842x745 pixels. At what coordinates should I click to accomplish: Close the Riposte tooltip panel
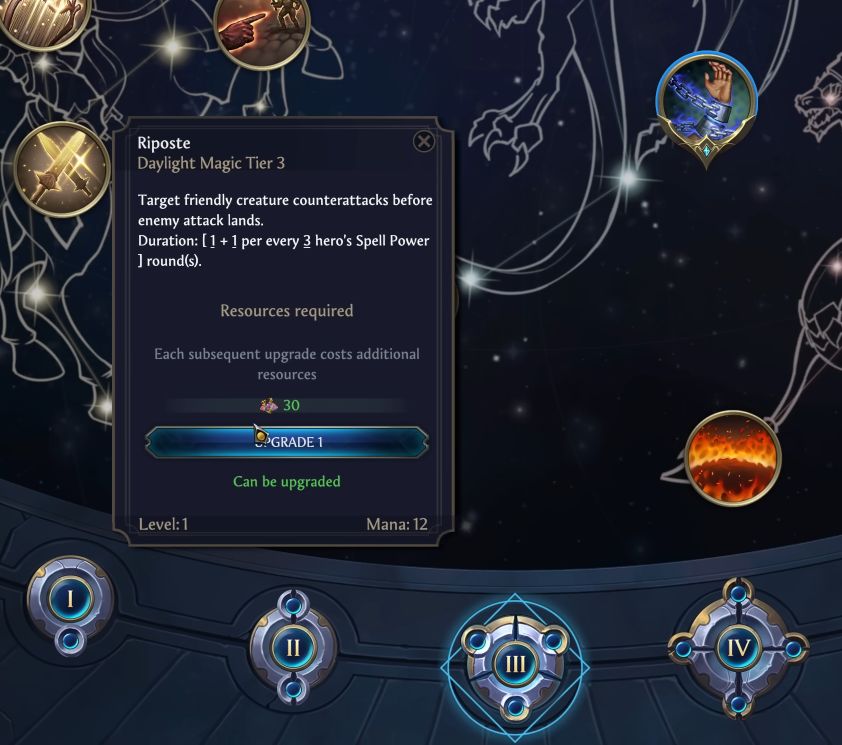click(x=424, y=141)
